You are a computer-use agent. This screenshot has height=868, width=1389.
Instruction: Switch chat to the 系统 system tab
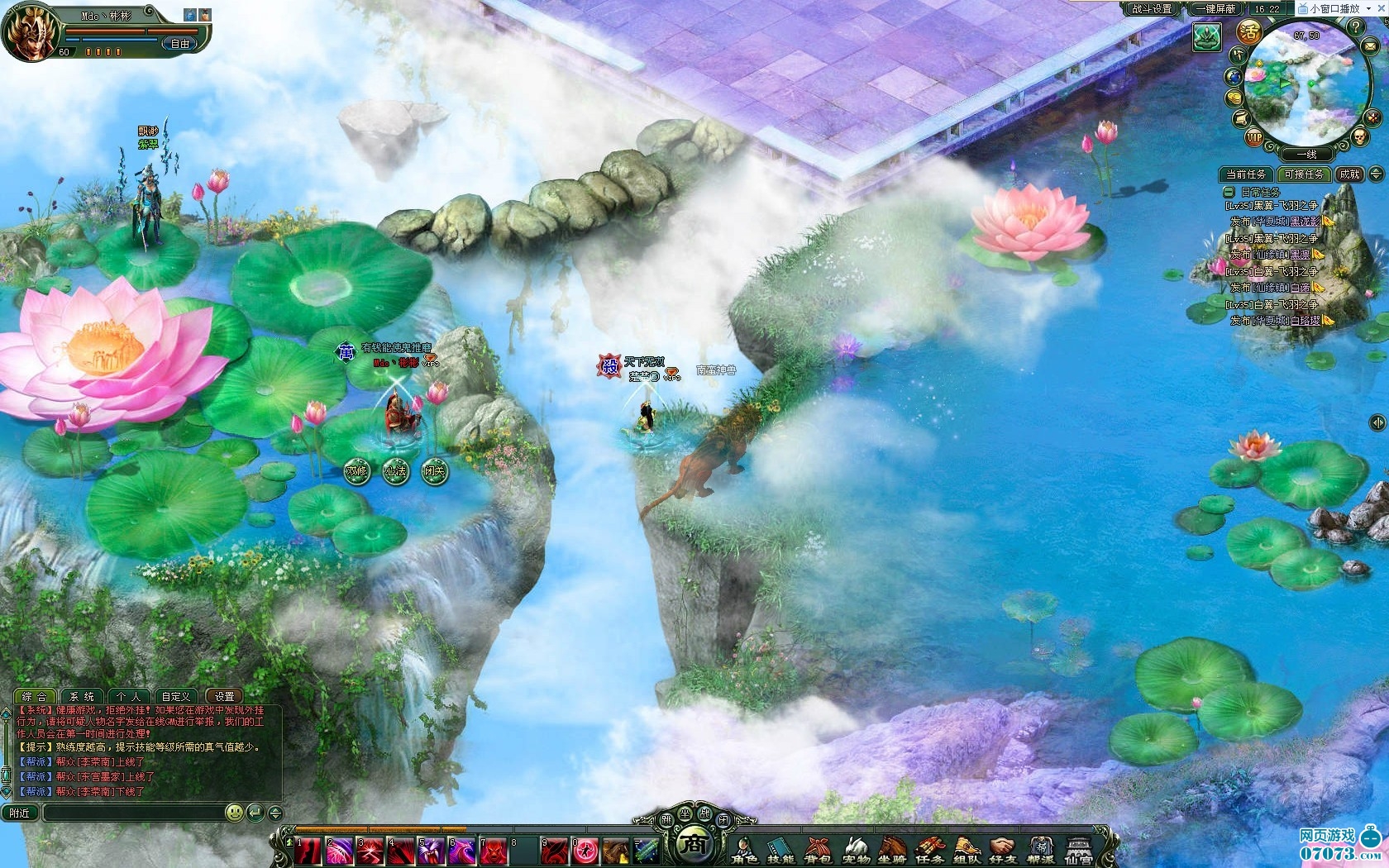pyautogui.click(x=81, y=696)
